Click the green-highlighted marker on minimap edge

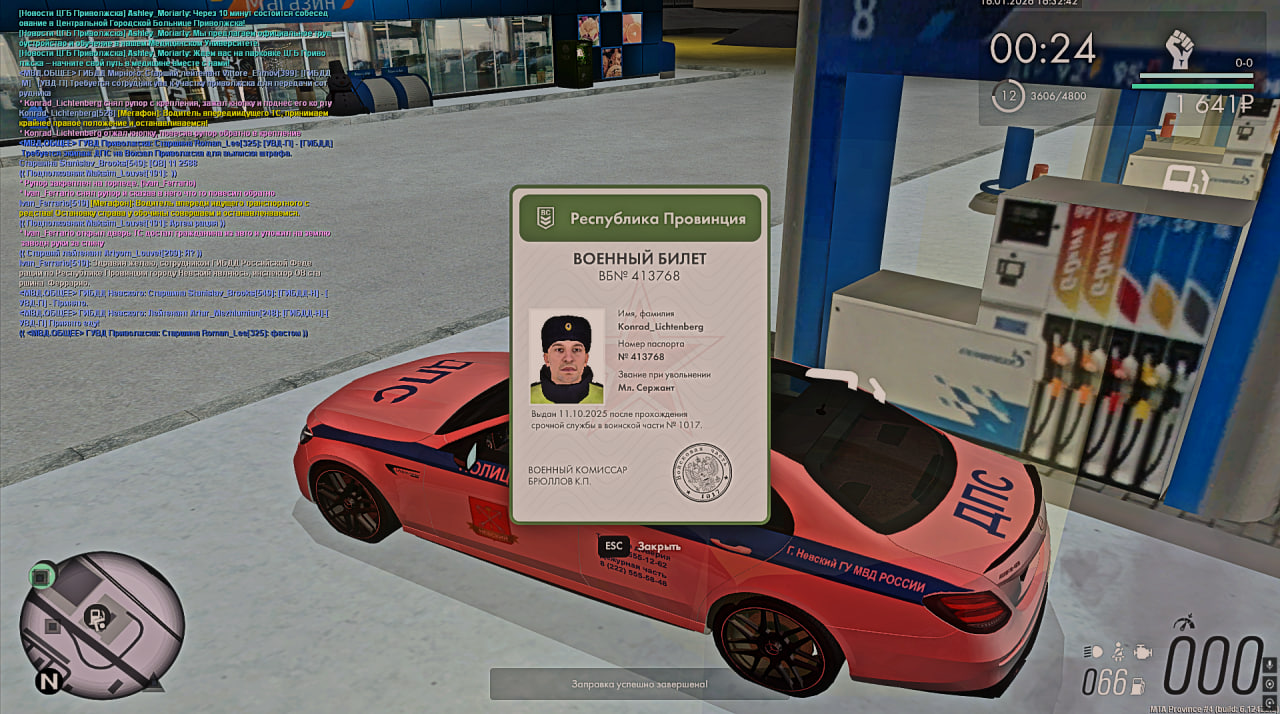click(41, 576)
